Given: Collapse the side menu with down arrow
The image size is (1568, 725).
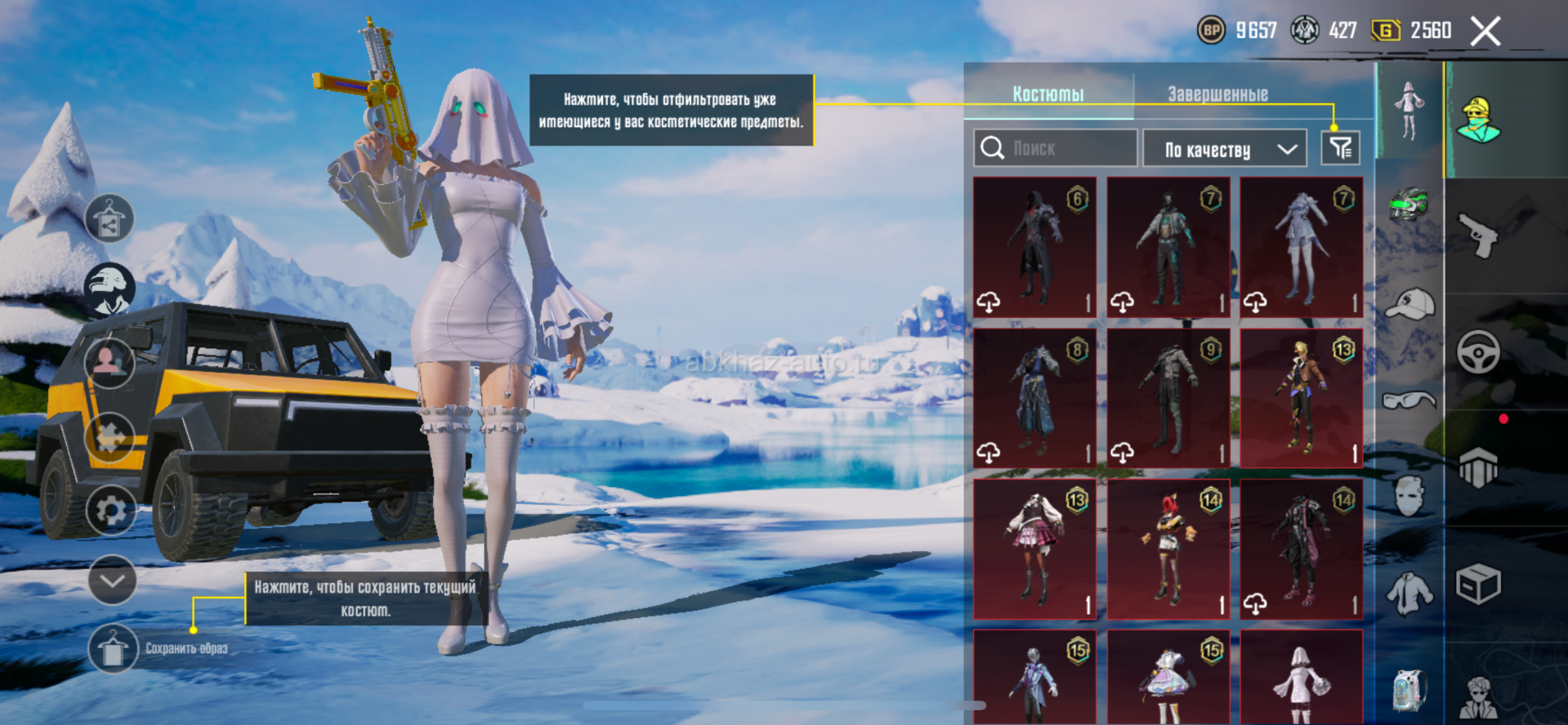Looking at the screenshot, I should click(x=112, y=580).
